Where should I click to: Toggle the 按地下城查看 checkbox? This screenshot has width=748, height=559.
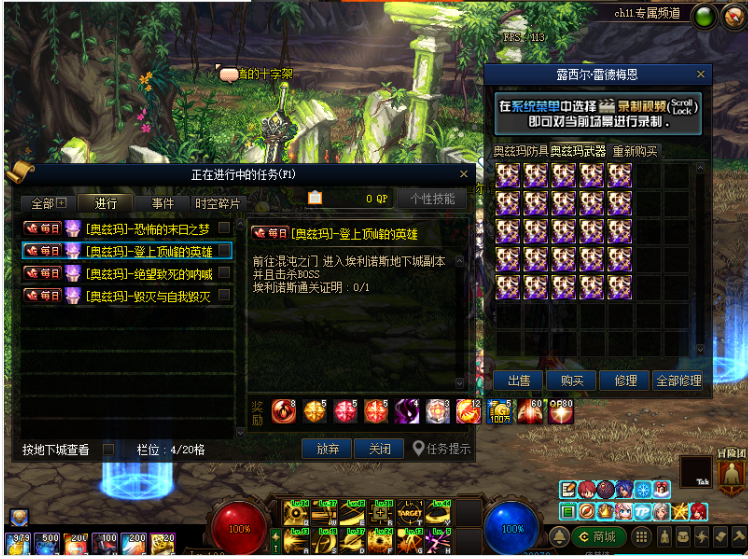pyautogui.click(x=109, y=450)
